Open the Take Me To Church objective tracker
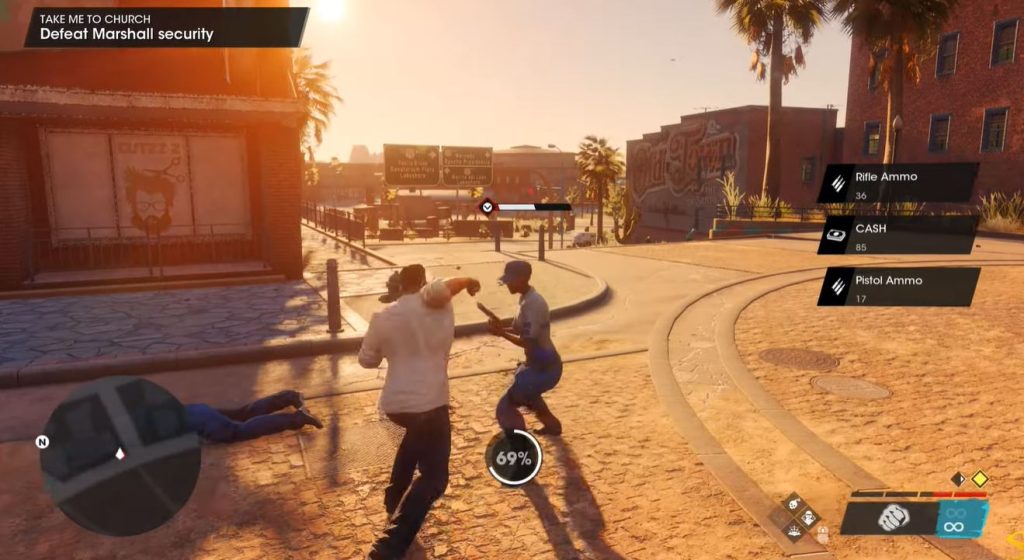 point(165,27)
